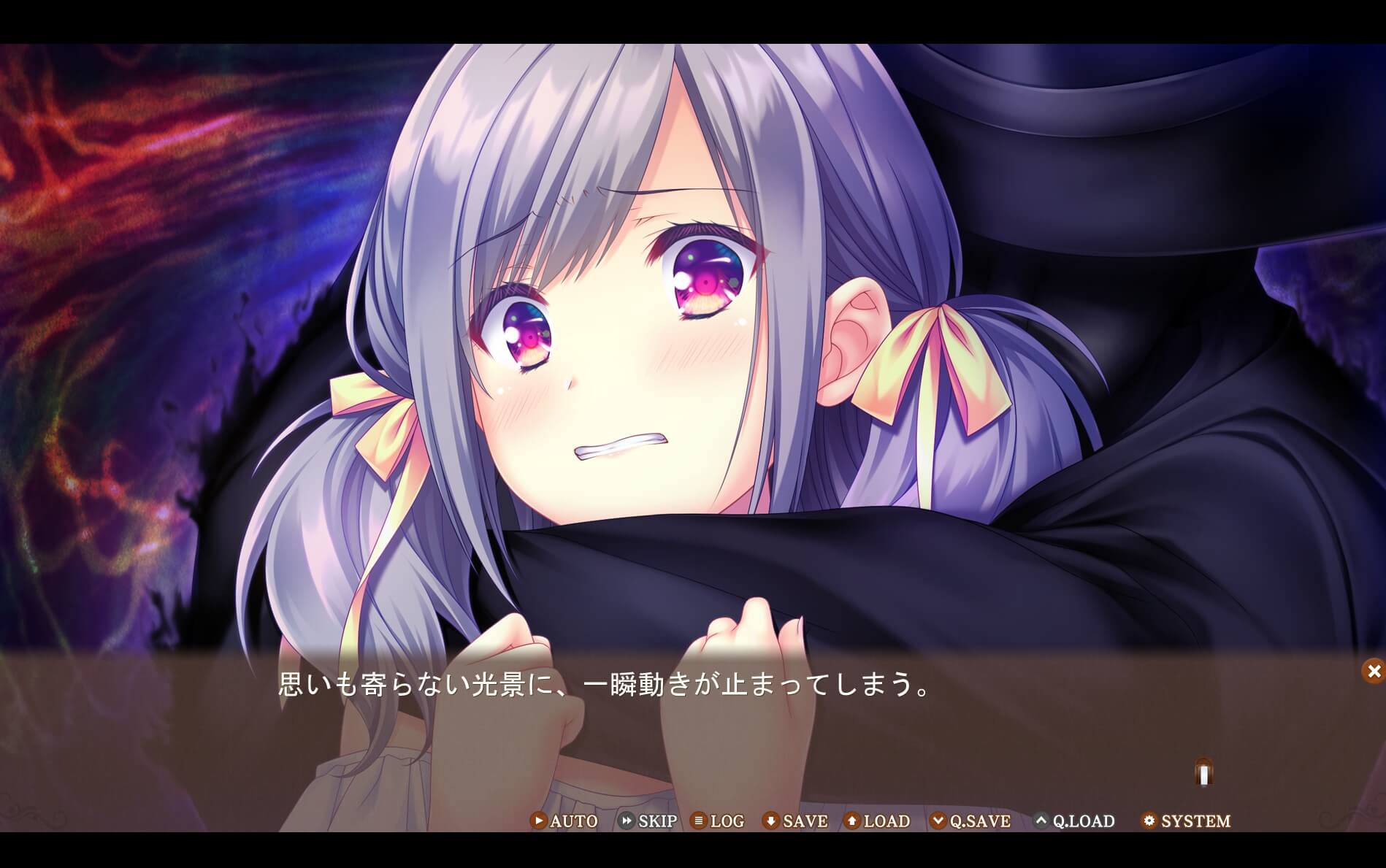Open the Q.LOAD upward expander

coord(1041,821)
